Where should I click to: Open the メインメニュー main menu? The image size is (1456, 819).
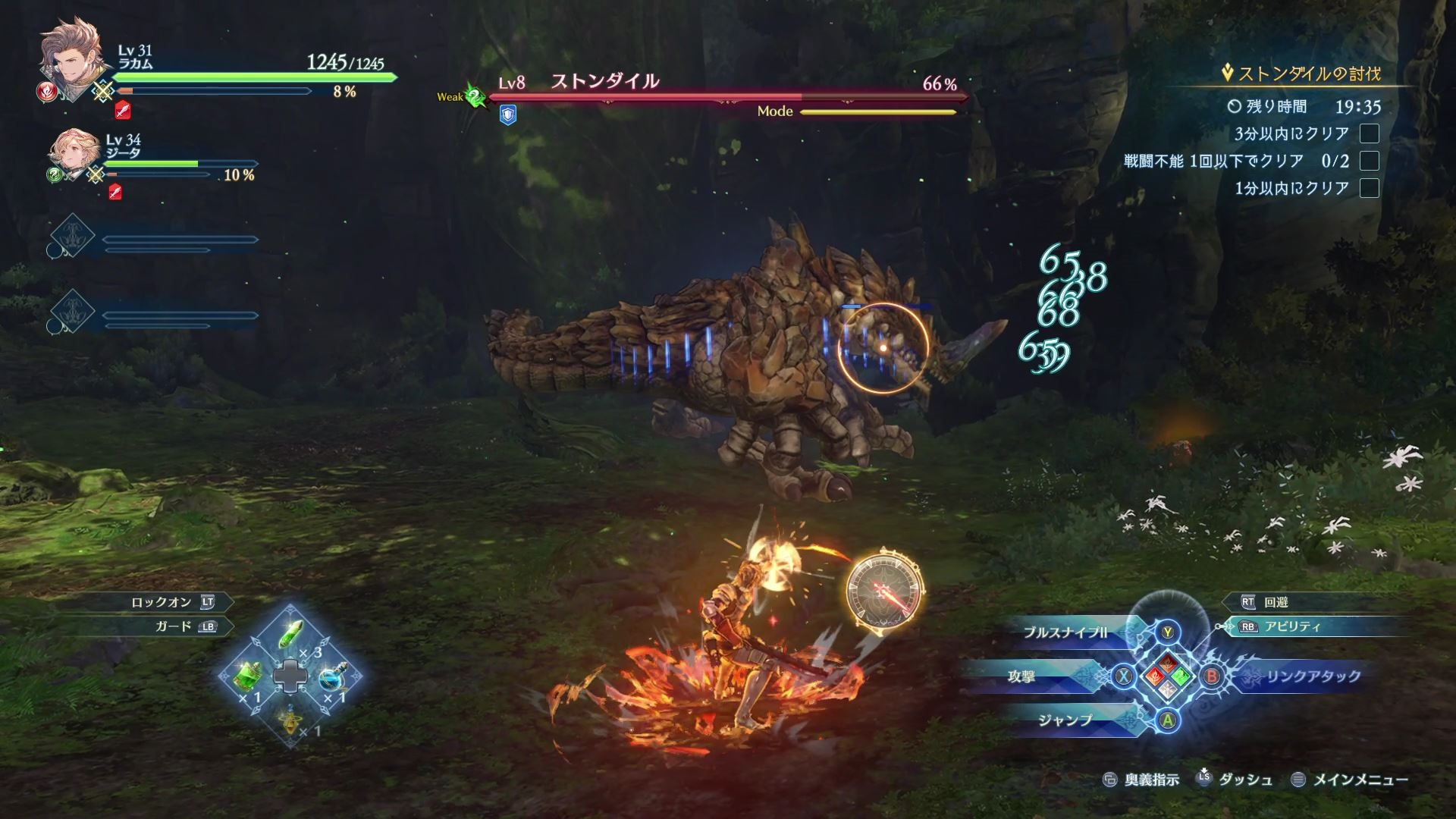[x=1360, y=780]
